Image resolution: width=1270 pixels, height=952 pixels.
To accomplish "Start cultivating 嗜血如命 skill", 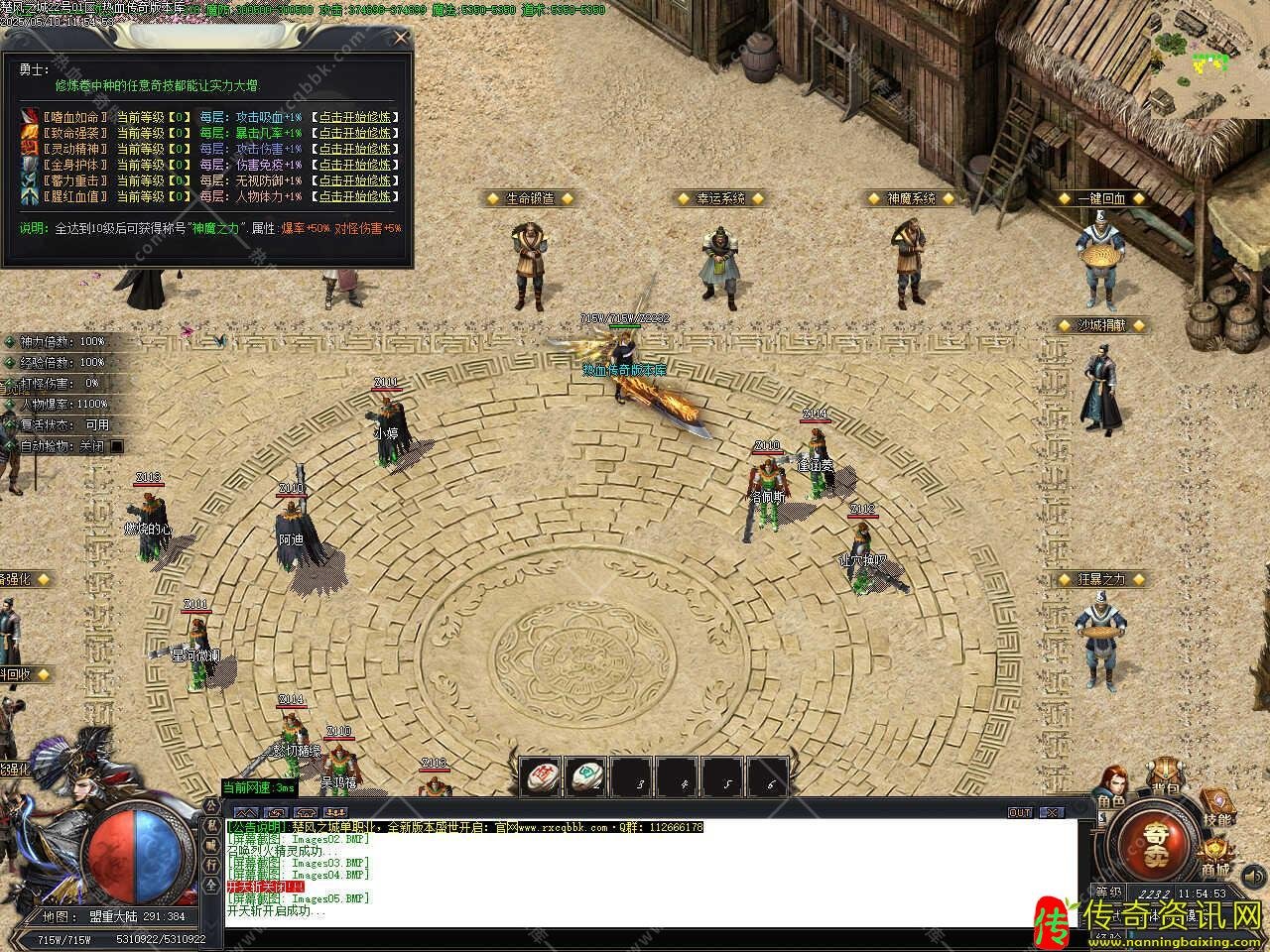I will click(355, 116).
